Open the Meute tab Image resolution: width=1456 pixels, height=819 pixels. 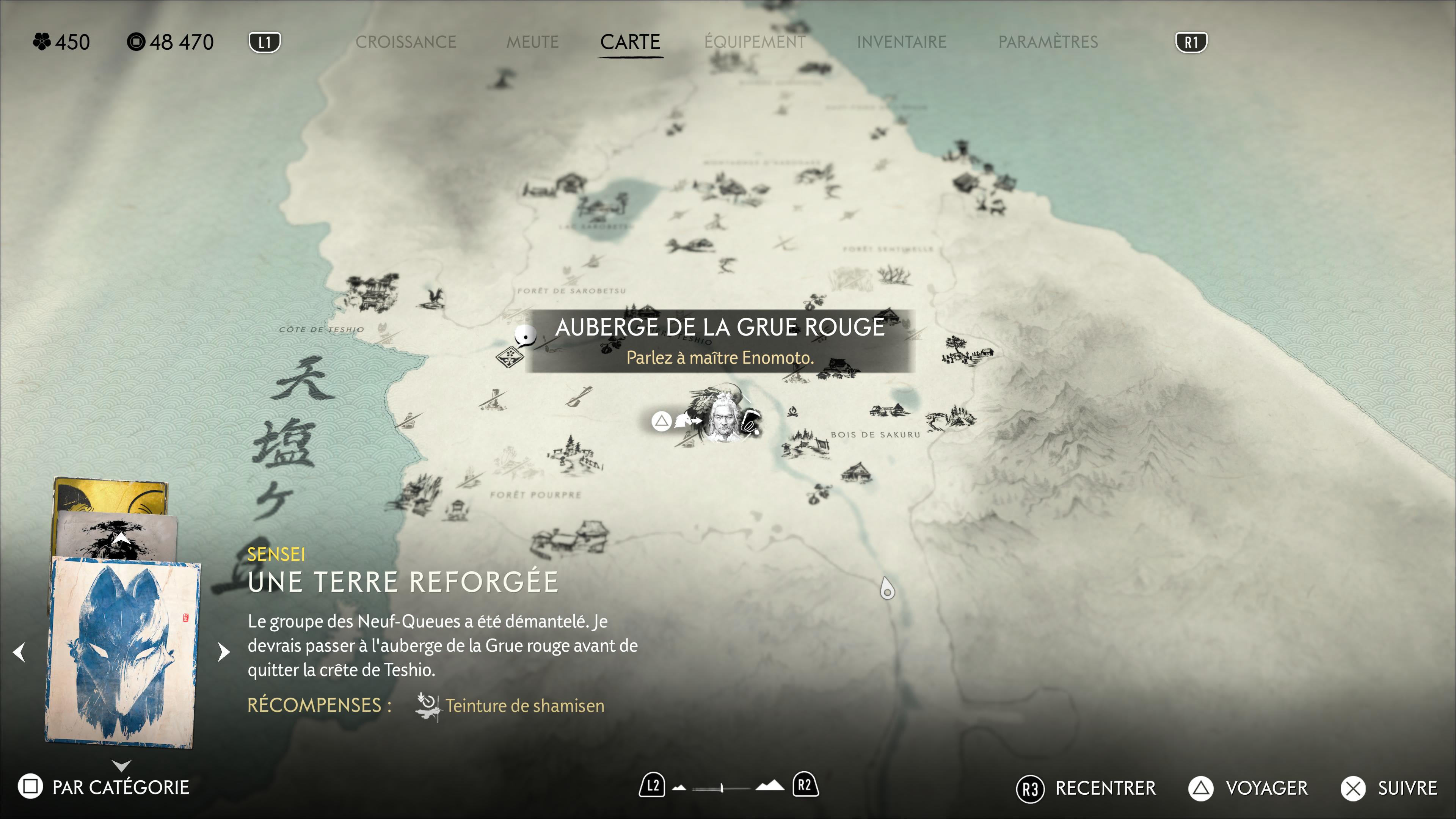(x=532, y=42)
